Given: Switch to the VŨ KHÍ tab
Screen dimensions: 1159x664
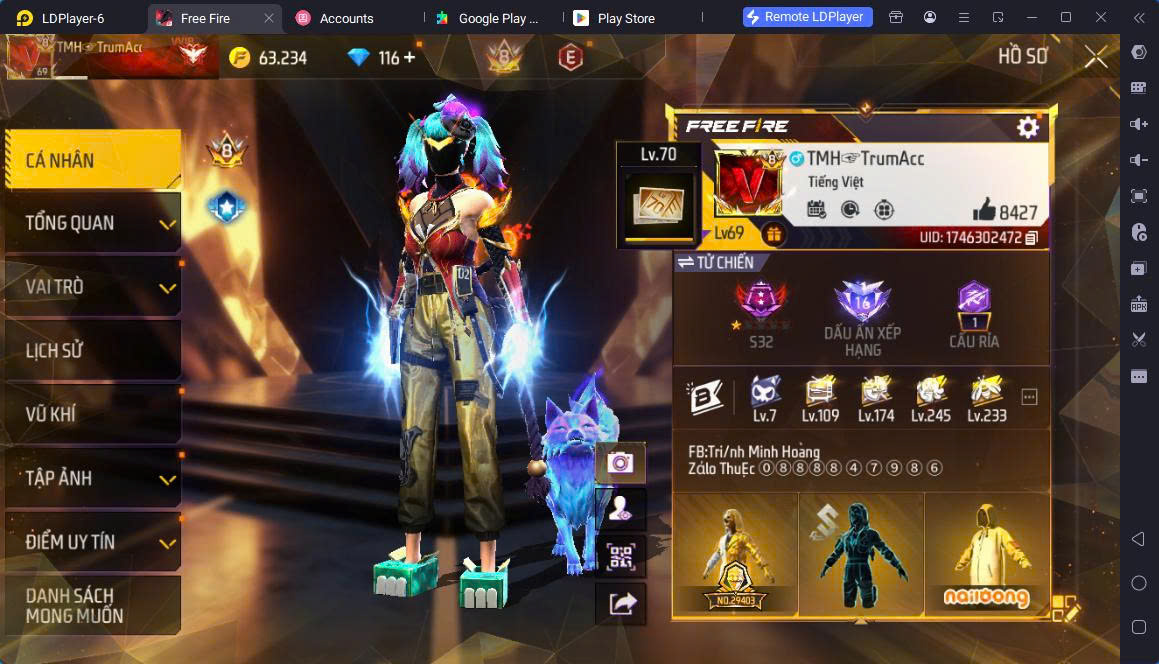Looking at the screenshot, I should [92, 414].
